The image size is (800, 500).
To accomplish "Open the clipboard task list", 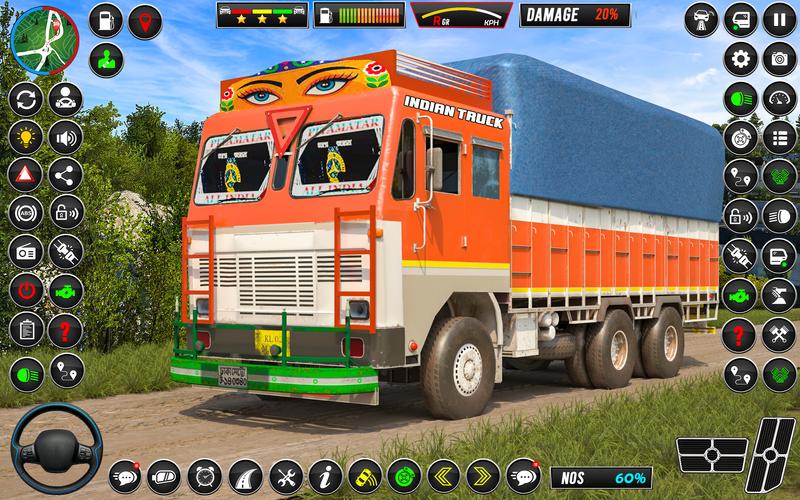I will click(x=26, y=328).
